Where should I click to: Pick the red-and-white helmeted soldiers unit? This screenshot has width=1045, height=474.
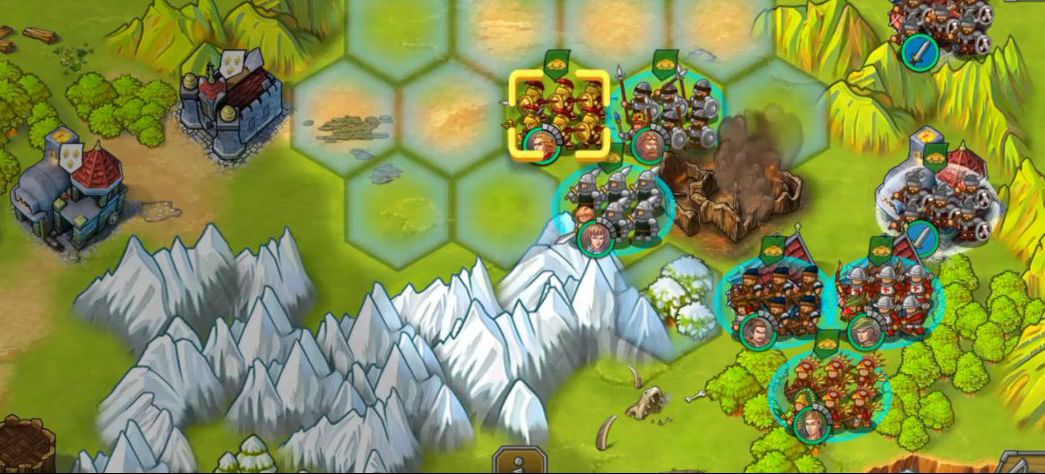point(882,296)
